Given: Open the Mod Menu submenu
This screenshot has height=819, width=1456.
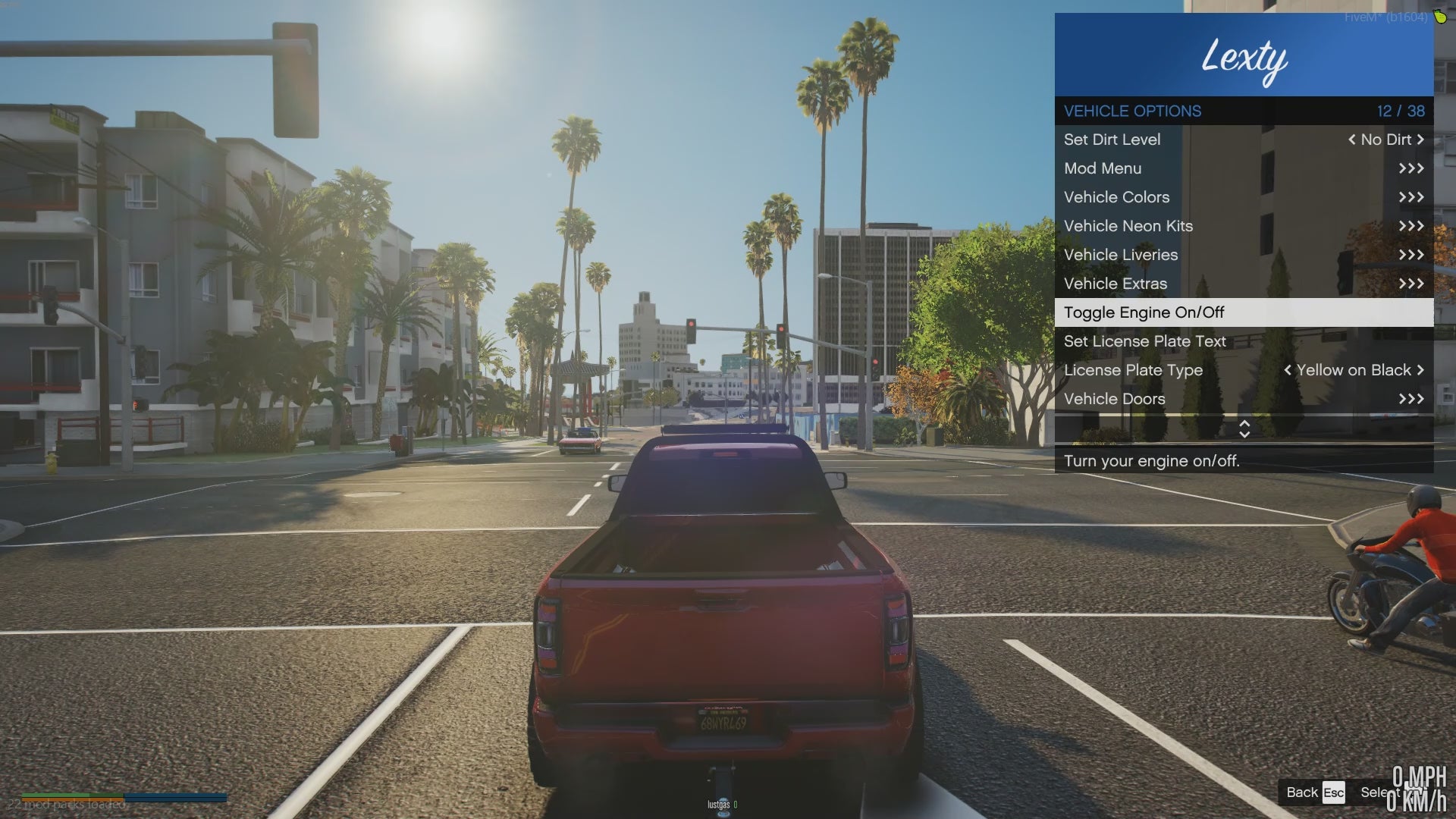Looking at the screenshot, I should coord(1244,168).
